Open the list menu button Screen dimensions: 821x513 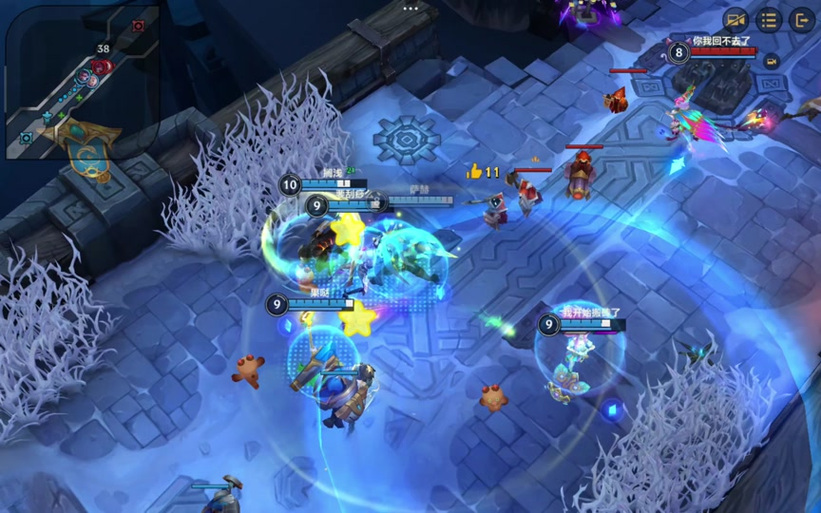click(768, 20)
